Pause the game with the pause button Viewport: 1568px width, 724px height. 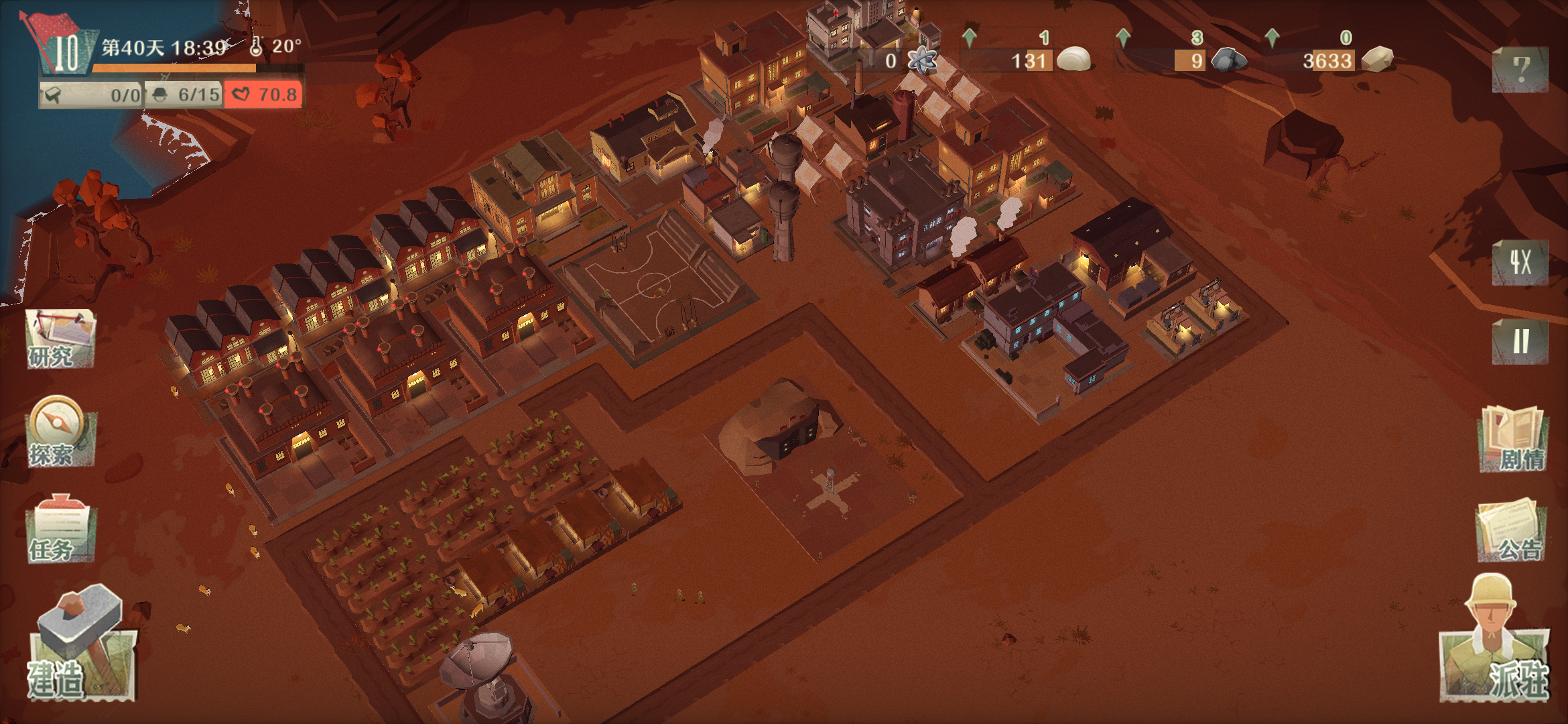tap(1520, 341)
